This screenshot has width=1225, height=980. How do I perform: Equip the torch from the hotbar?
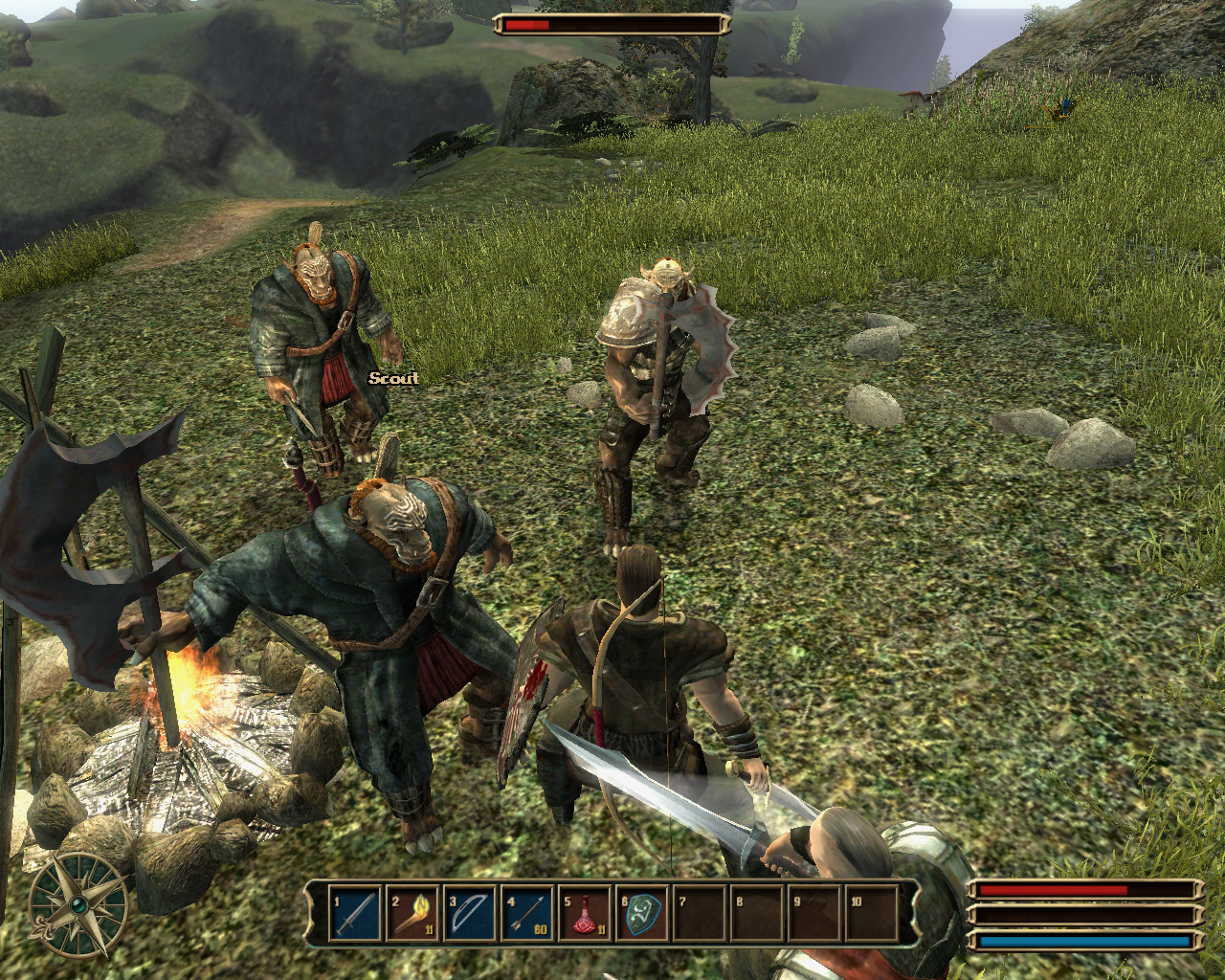coord(412,914)
